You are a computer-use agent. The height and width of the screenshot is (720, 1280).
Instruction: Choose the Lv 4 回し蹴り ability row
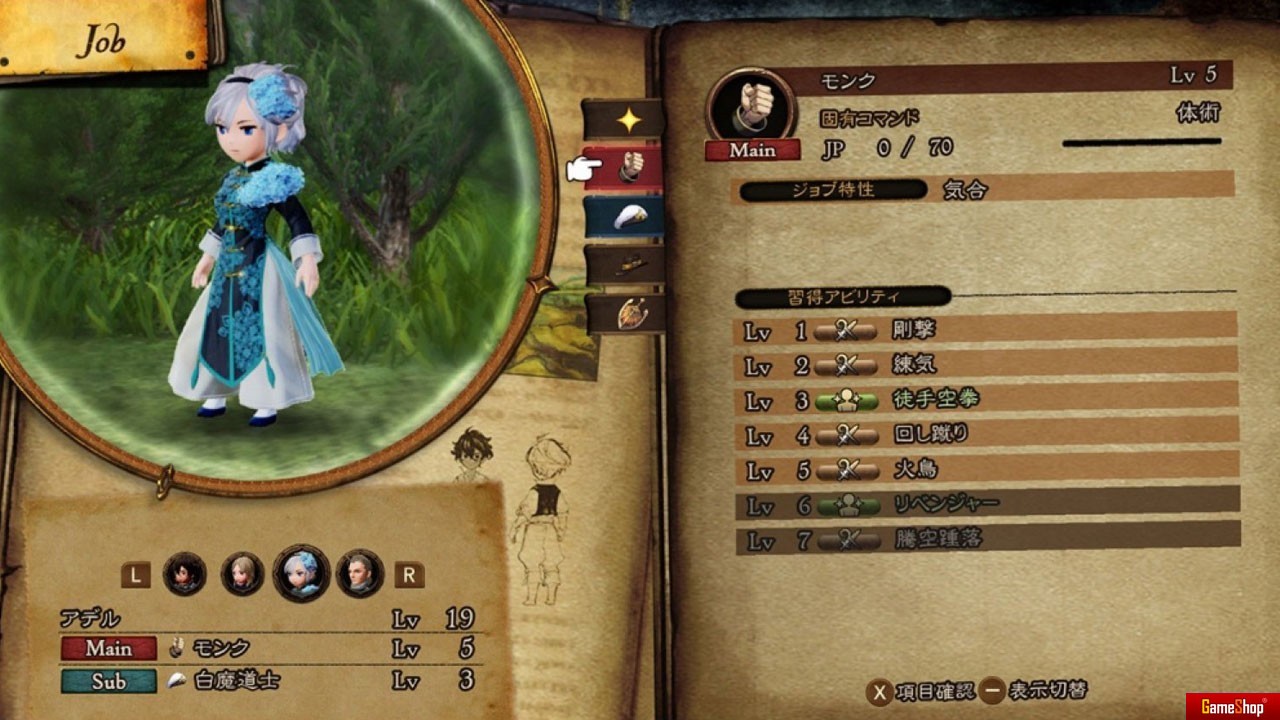(986, 434)
